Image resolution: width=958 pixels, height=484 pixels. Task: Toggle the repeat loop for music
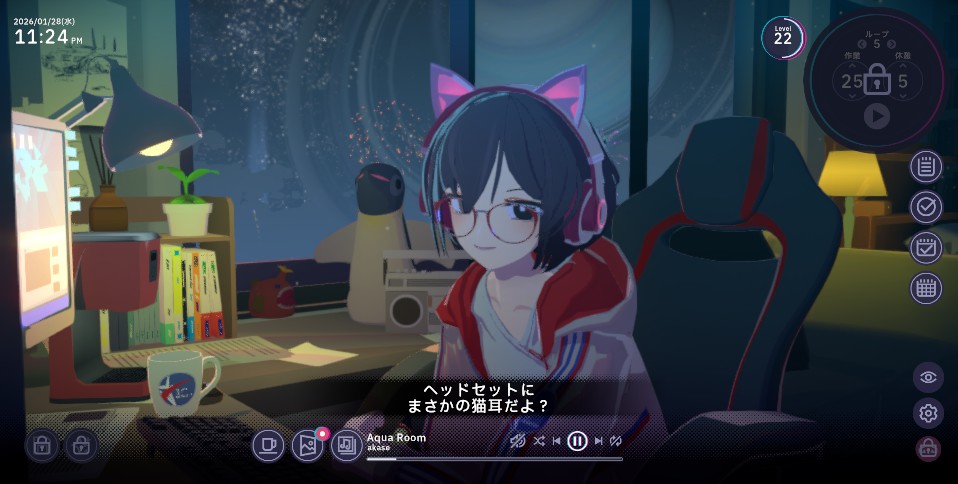pos(616,441)
